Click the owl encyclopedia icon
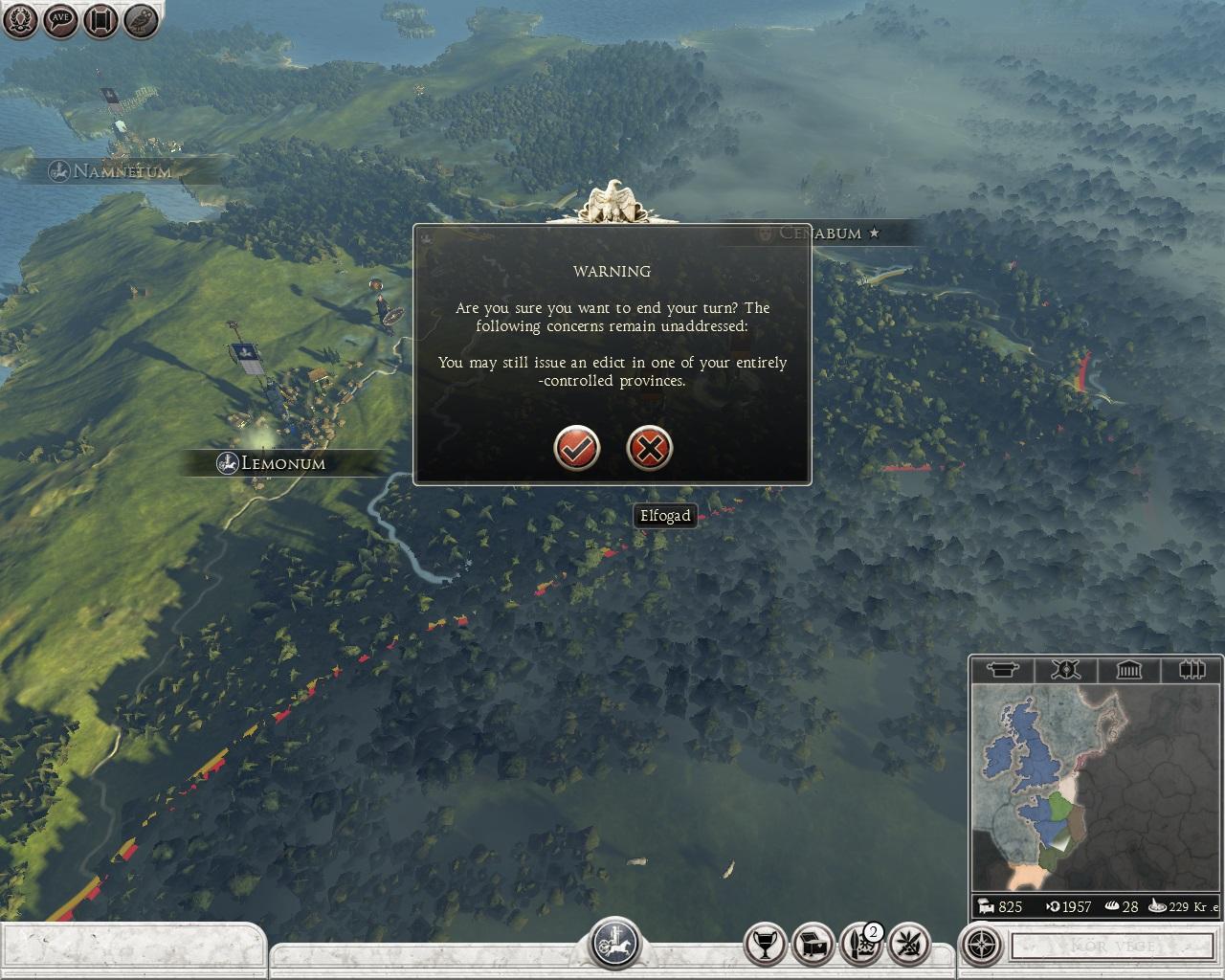1225x980 pixels. (x=141, y=20)
